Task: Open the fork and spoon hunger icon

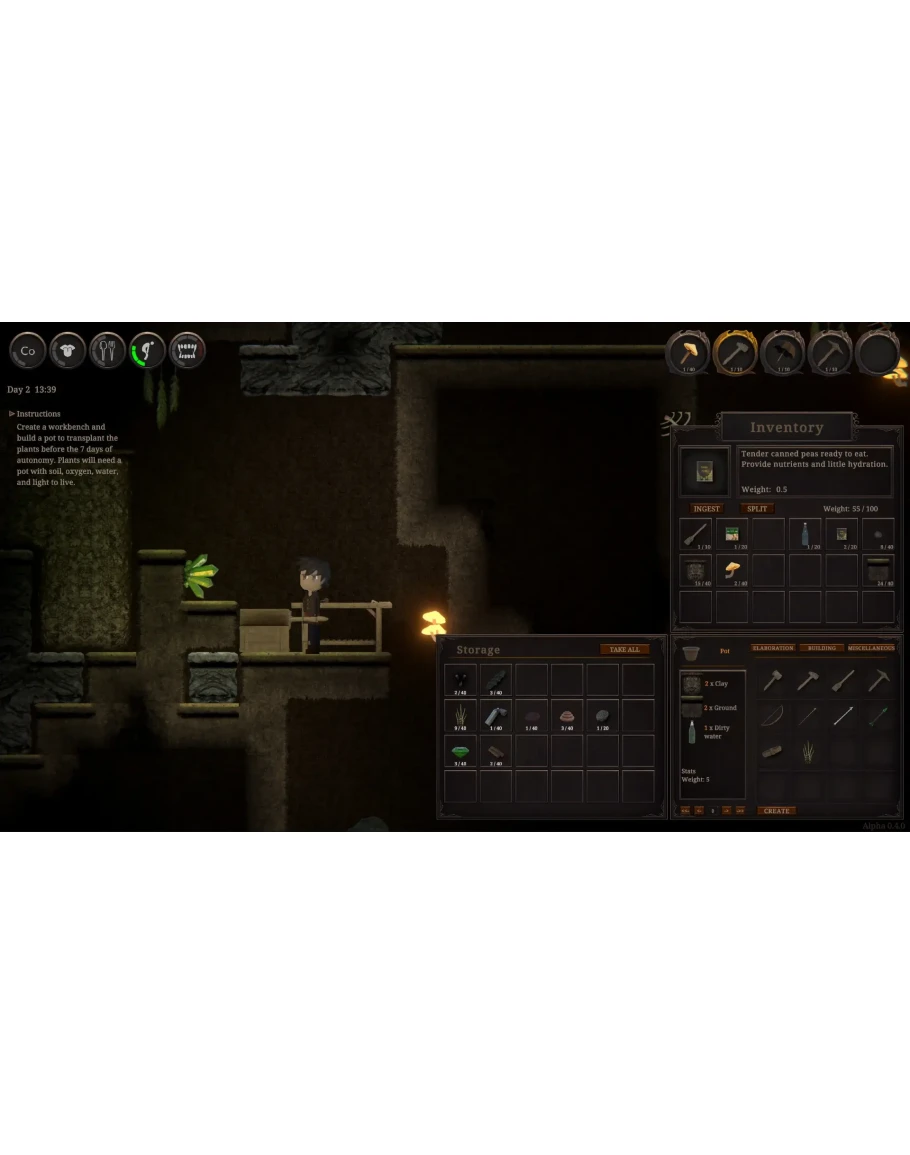Action: click(108, 351)
